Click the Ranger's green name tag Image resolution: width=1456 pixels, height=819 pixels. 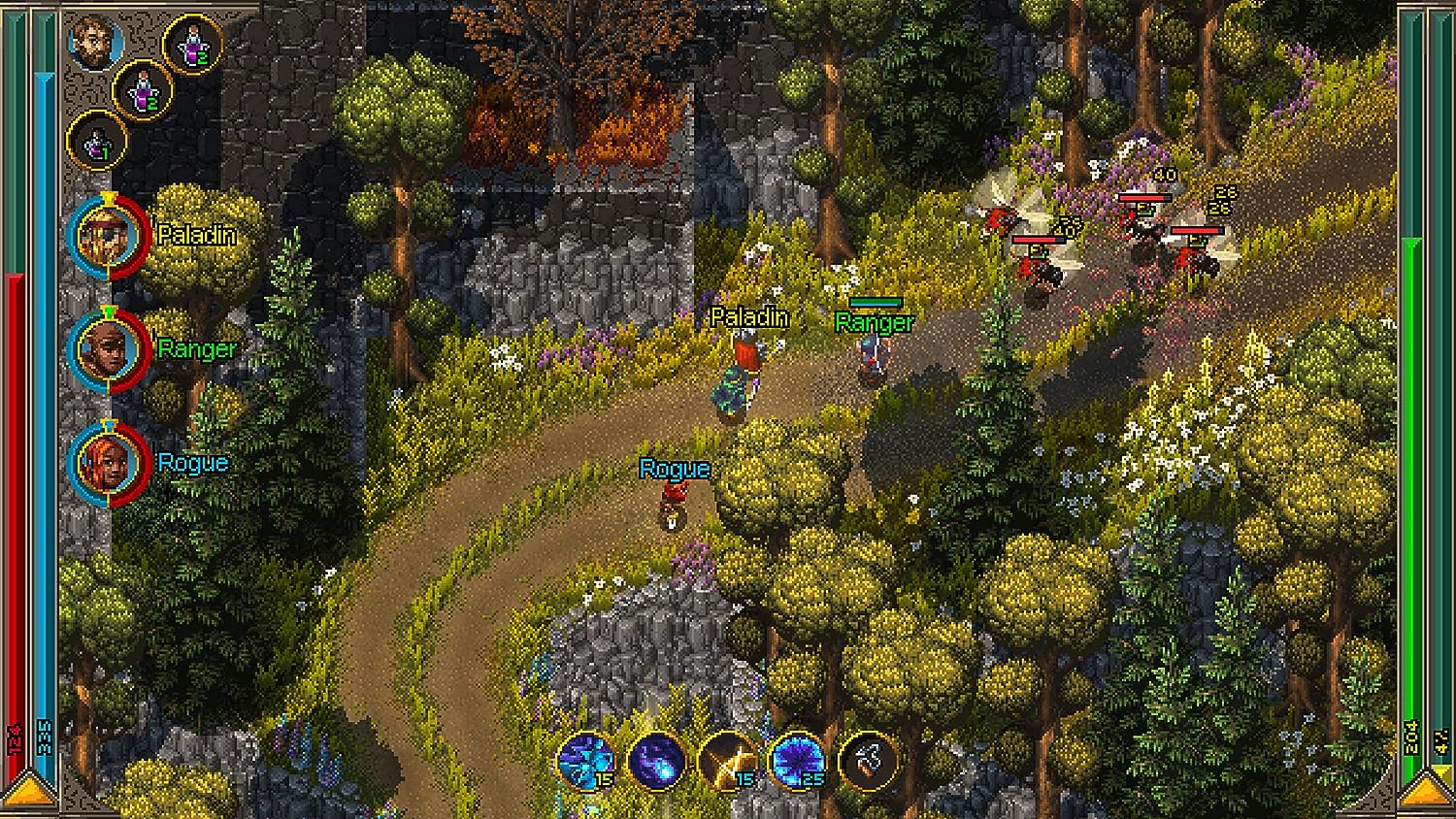pos(873,323)
